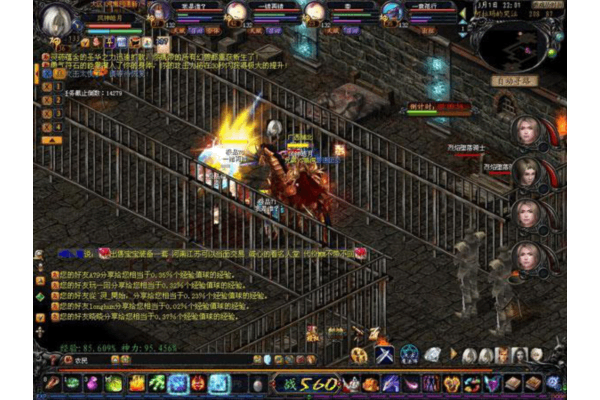Open the pentagram star menu icon

(409, 354)
